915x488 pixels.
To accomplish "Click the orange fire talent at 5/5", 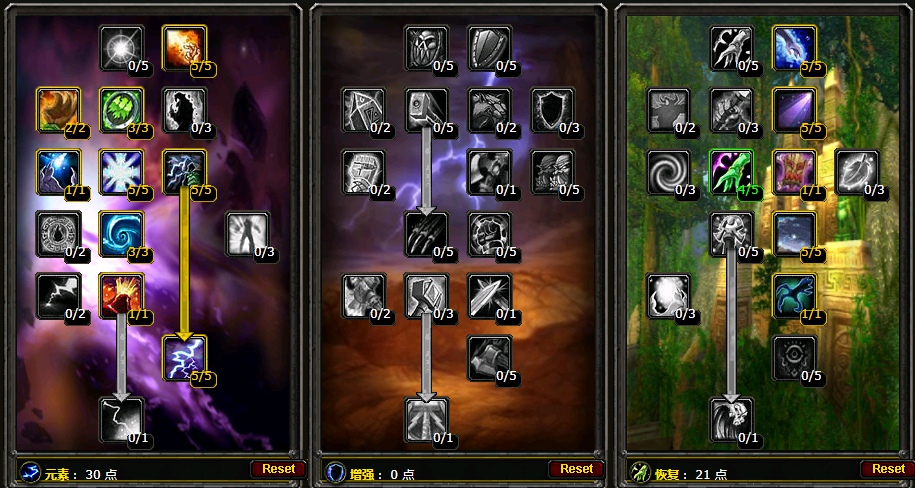I will coord(184,47).
